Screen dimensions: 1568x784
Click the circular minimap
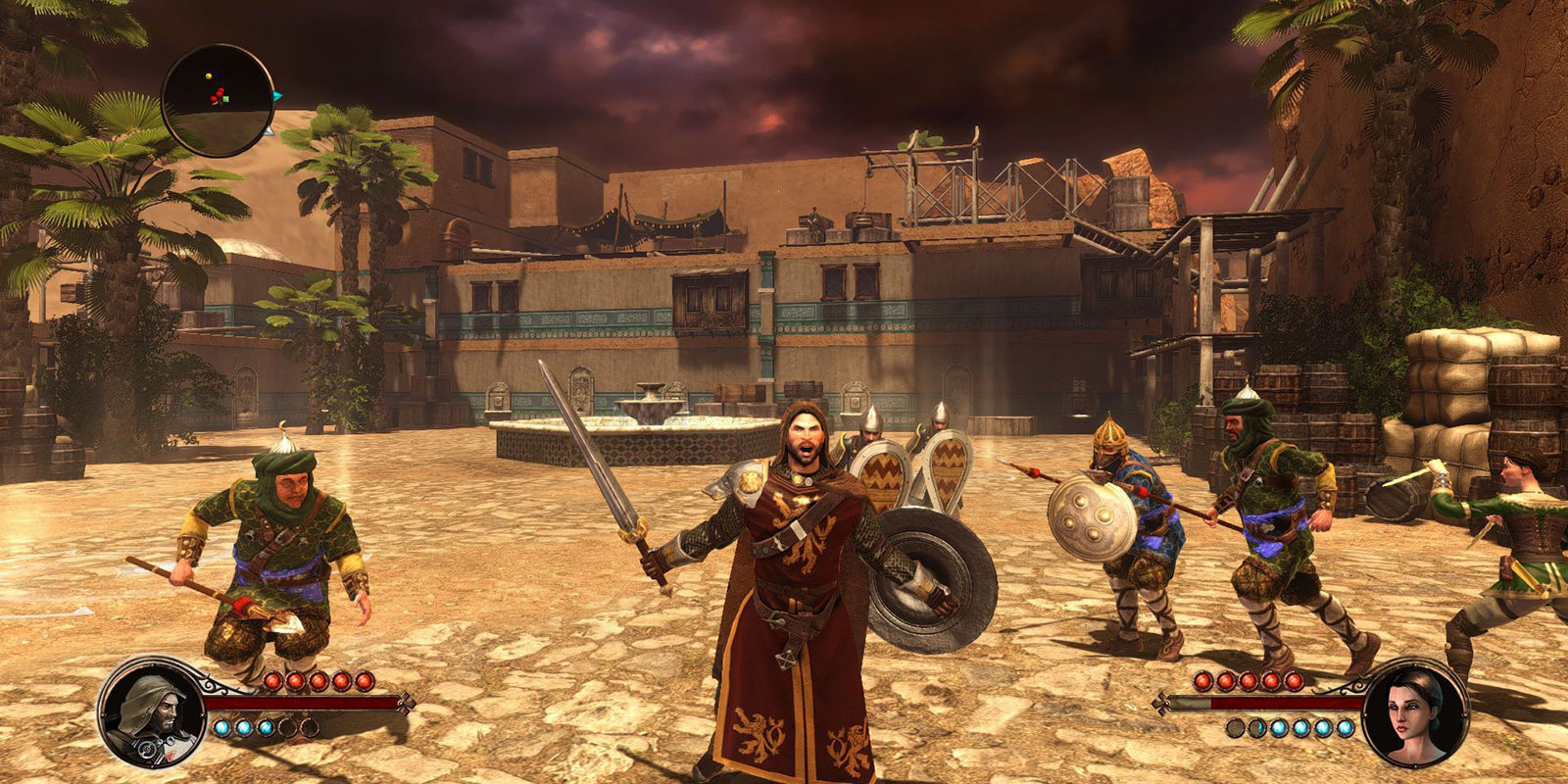click(218, 100)
